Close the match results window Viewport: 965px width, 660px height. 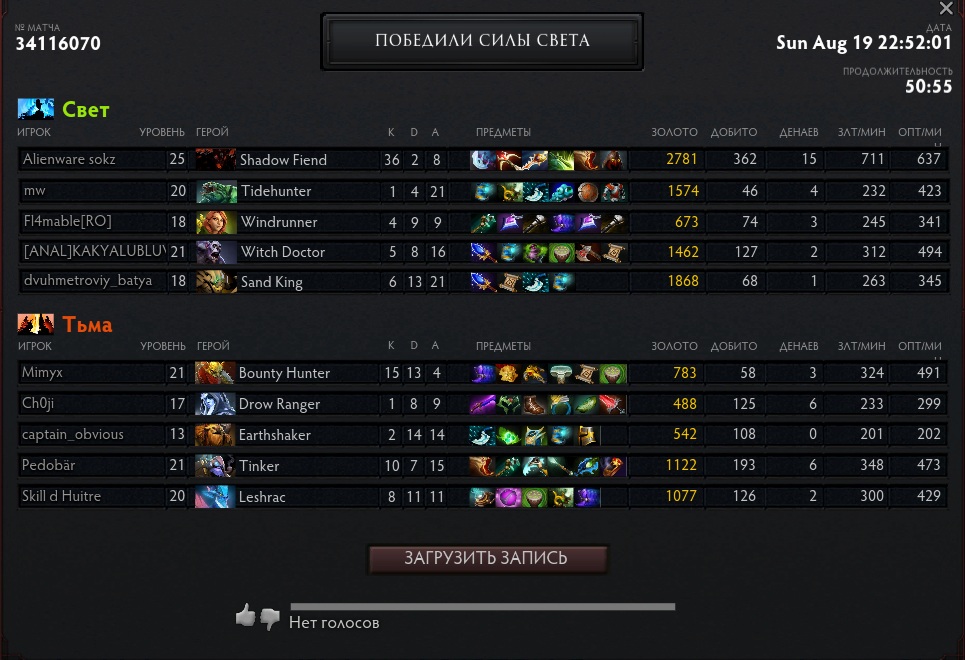pyautogui.click(x=946, y=9)
